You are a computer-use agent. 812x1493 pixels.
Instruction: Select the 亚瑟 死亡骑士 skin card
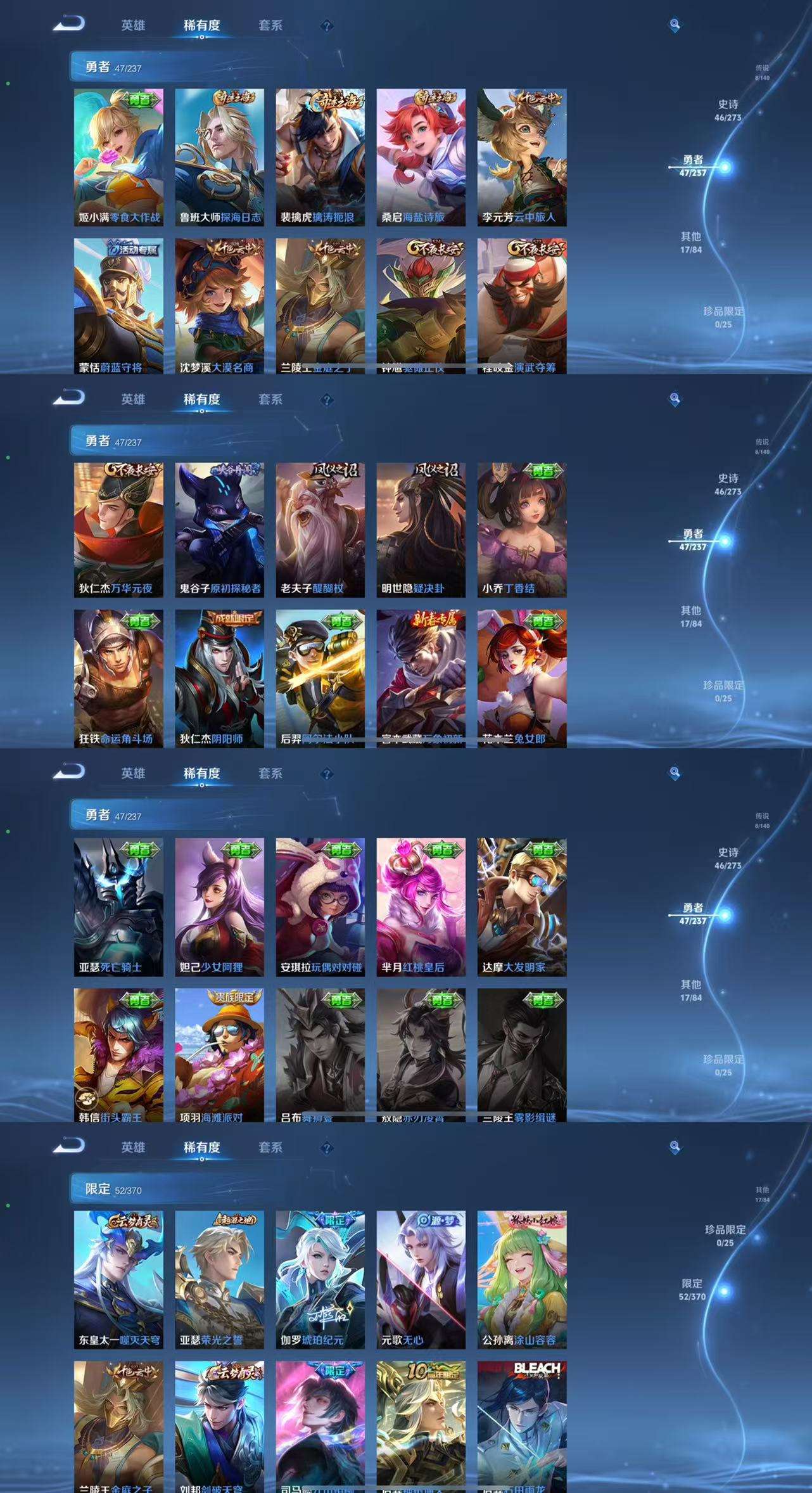[x=118, y=906]
